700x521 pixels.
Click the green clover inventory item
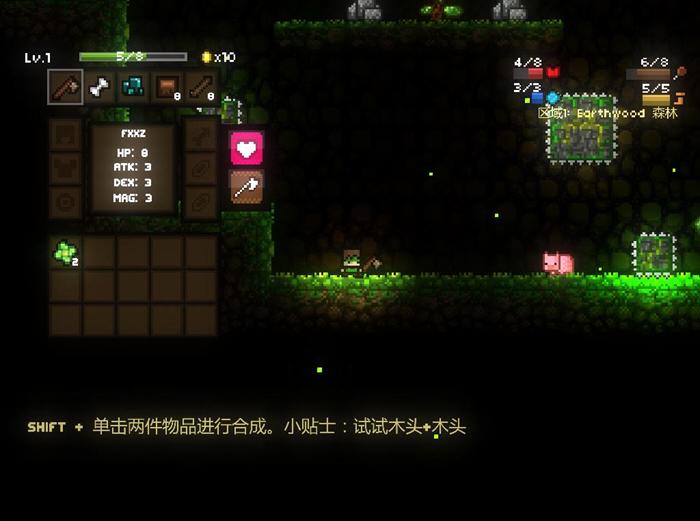[x=66, y=253]
